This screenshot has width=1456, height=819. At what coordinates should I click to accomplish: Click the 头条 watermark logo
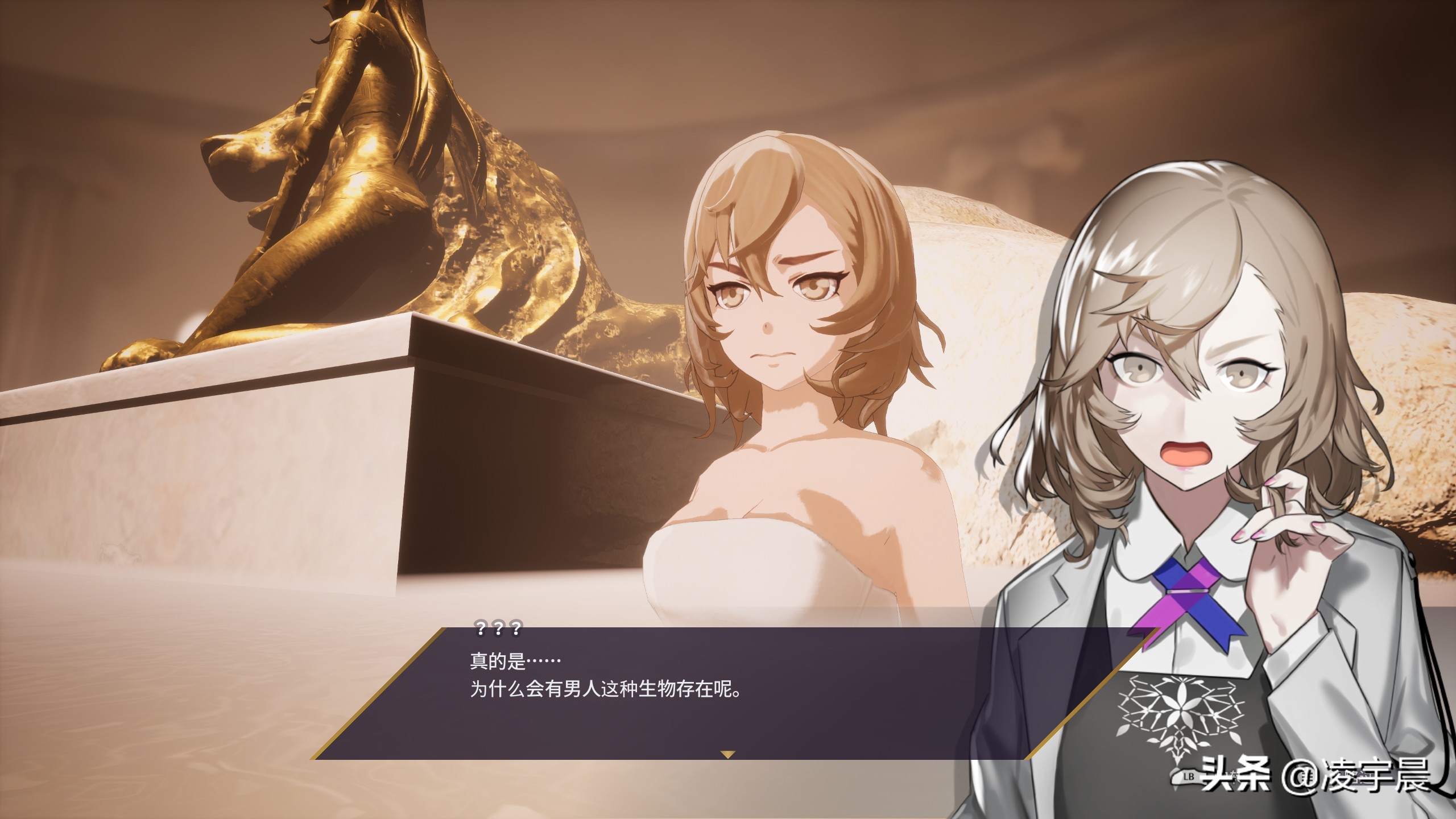(1231, 776)
